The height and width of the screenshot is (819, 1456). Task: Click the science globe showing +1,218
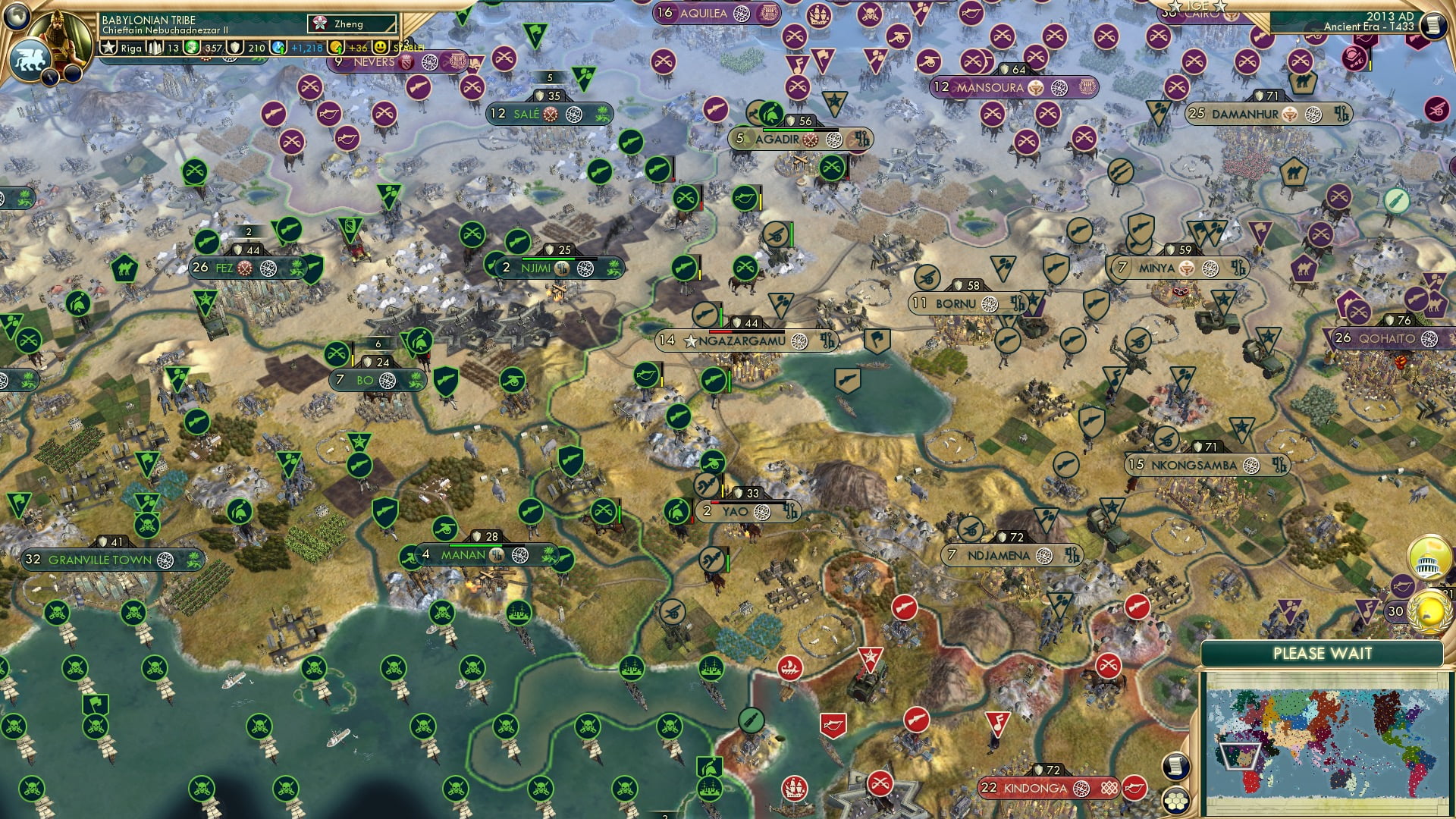[277, 47]
